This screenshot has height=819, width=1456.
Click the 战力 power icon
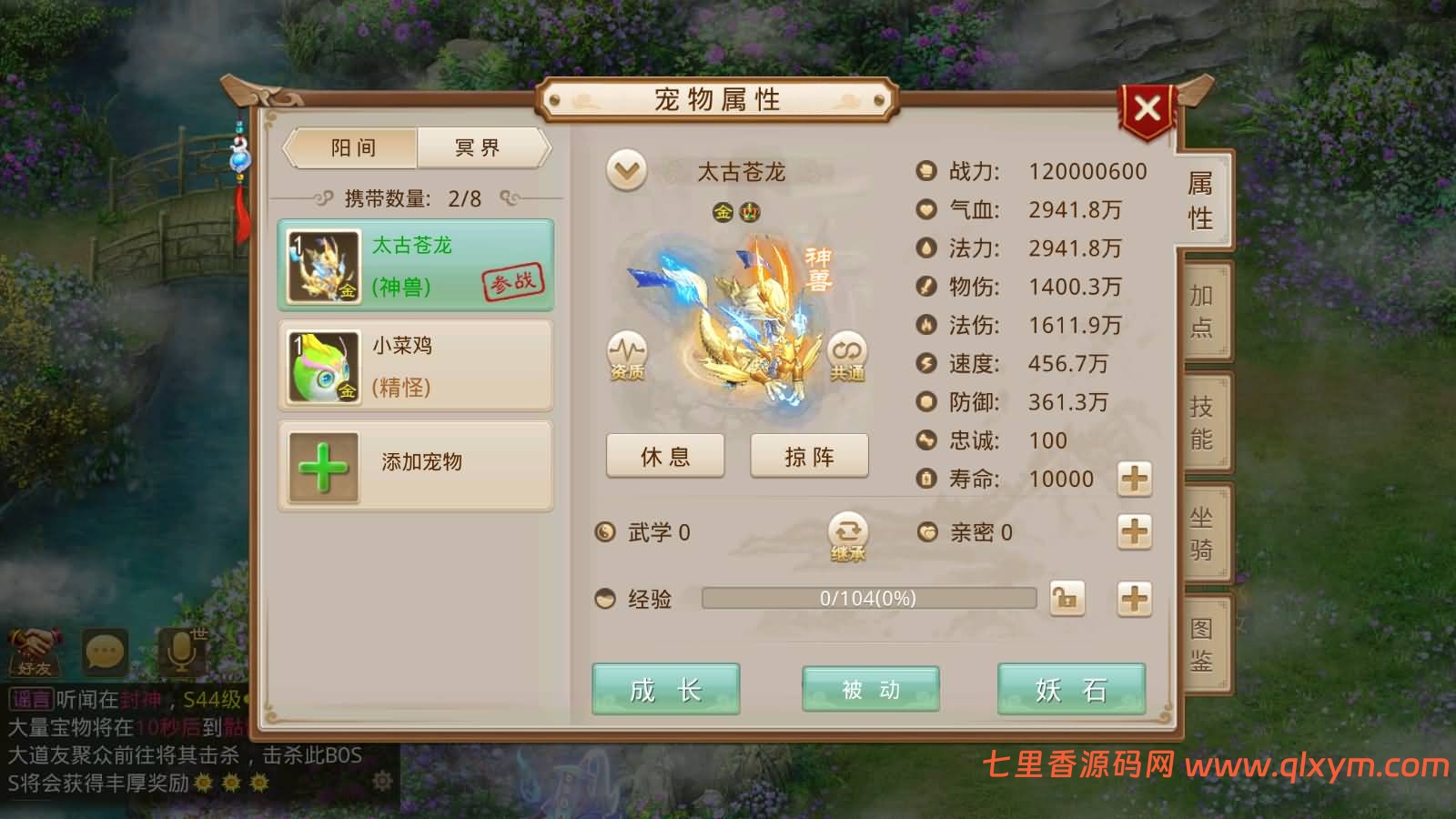925,168
